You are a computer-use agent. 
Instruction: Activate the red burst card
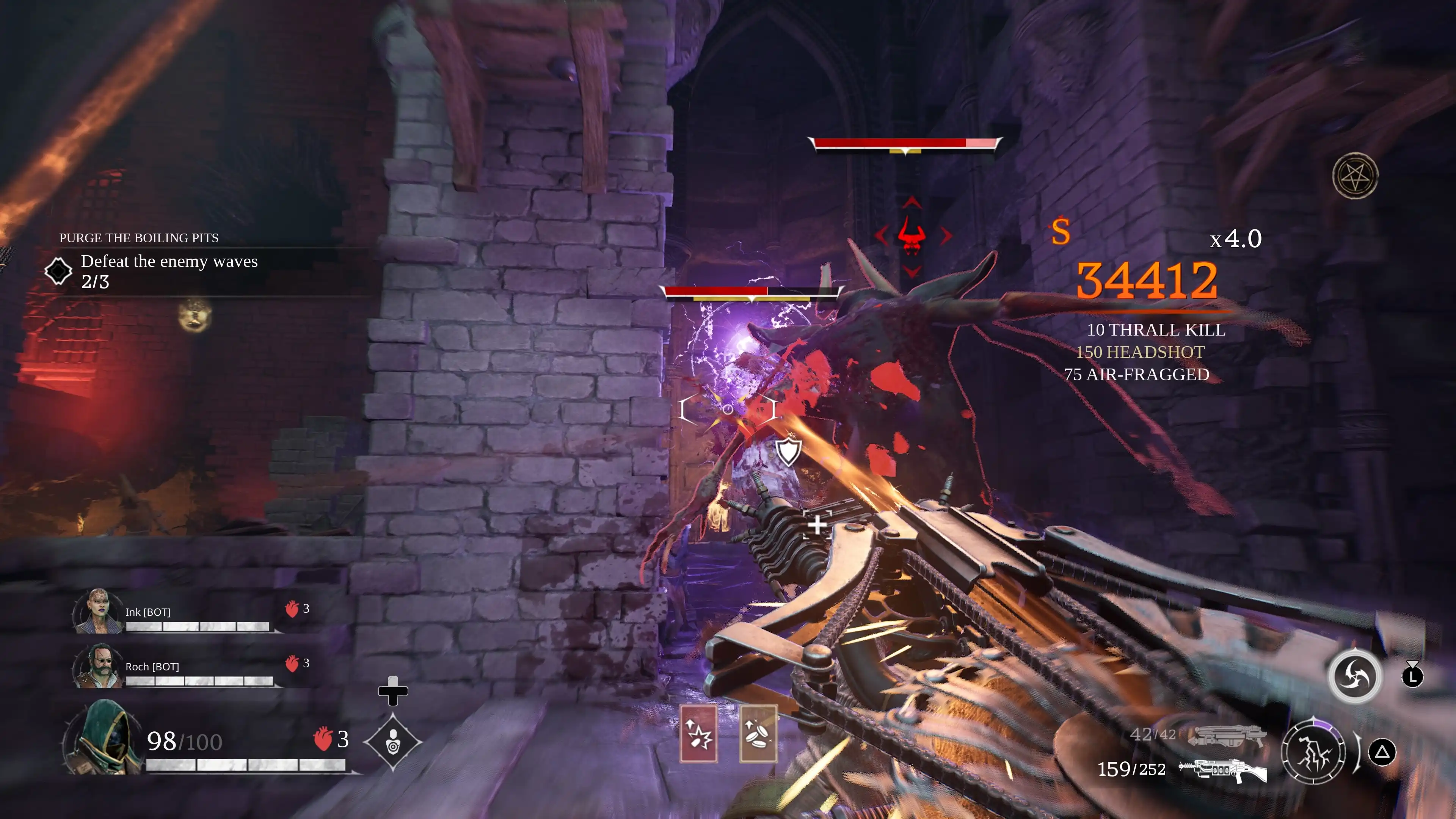click(698, 734)
